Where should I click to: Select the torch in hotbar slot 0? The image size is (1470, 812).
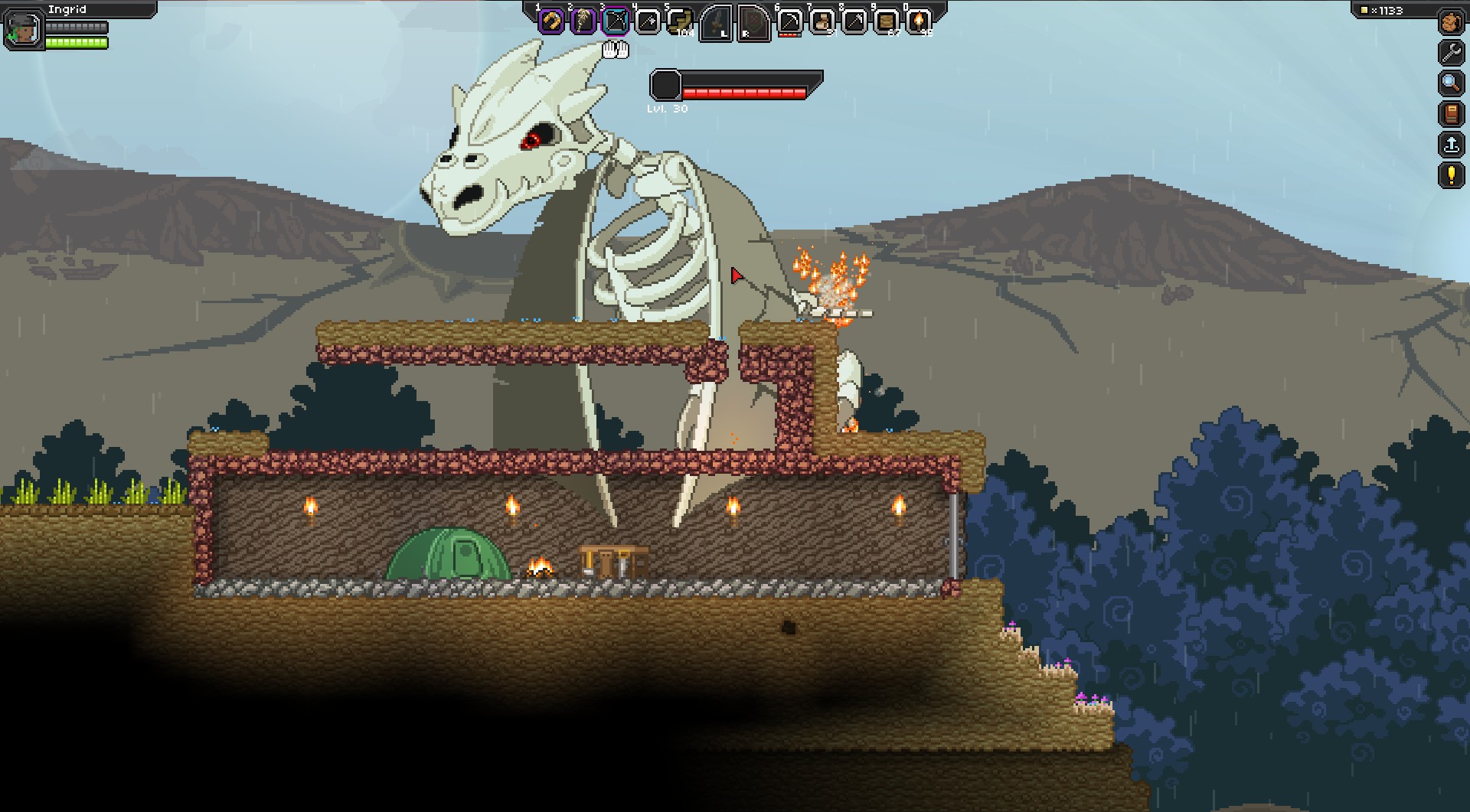tap(918, 21)
